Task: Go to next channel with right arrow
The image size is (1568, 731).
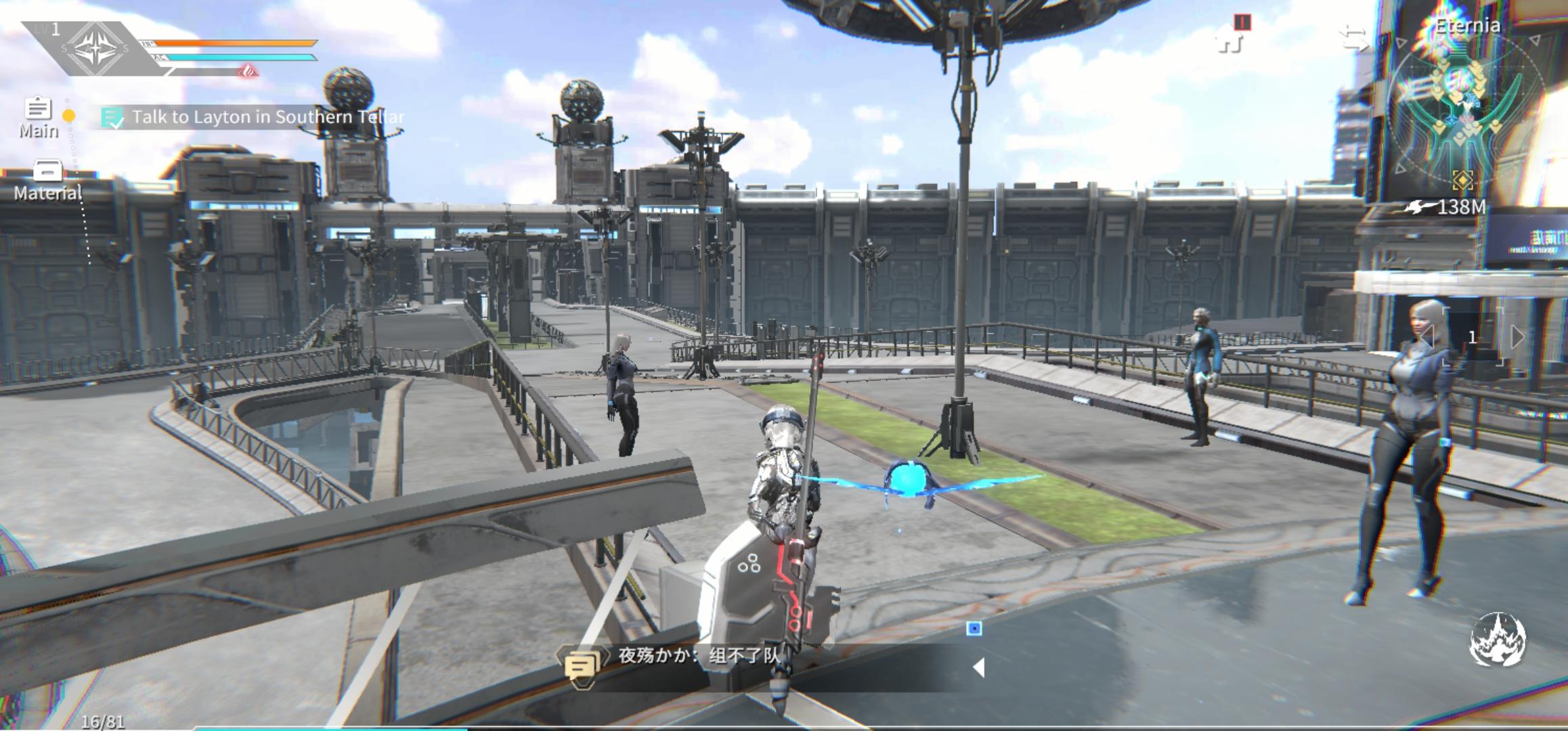Action: (x=1517, y=336)
